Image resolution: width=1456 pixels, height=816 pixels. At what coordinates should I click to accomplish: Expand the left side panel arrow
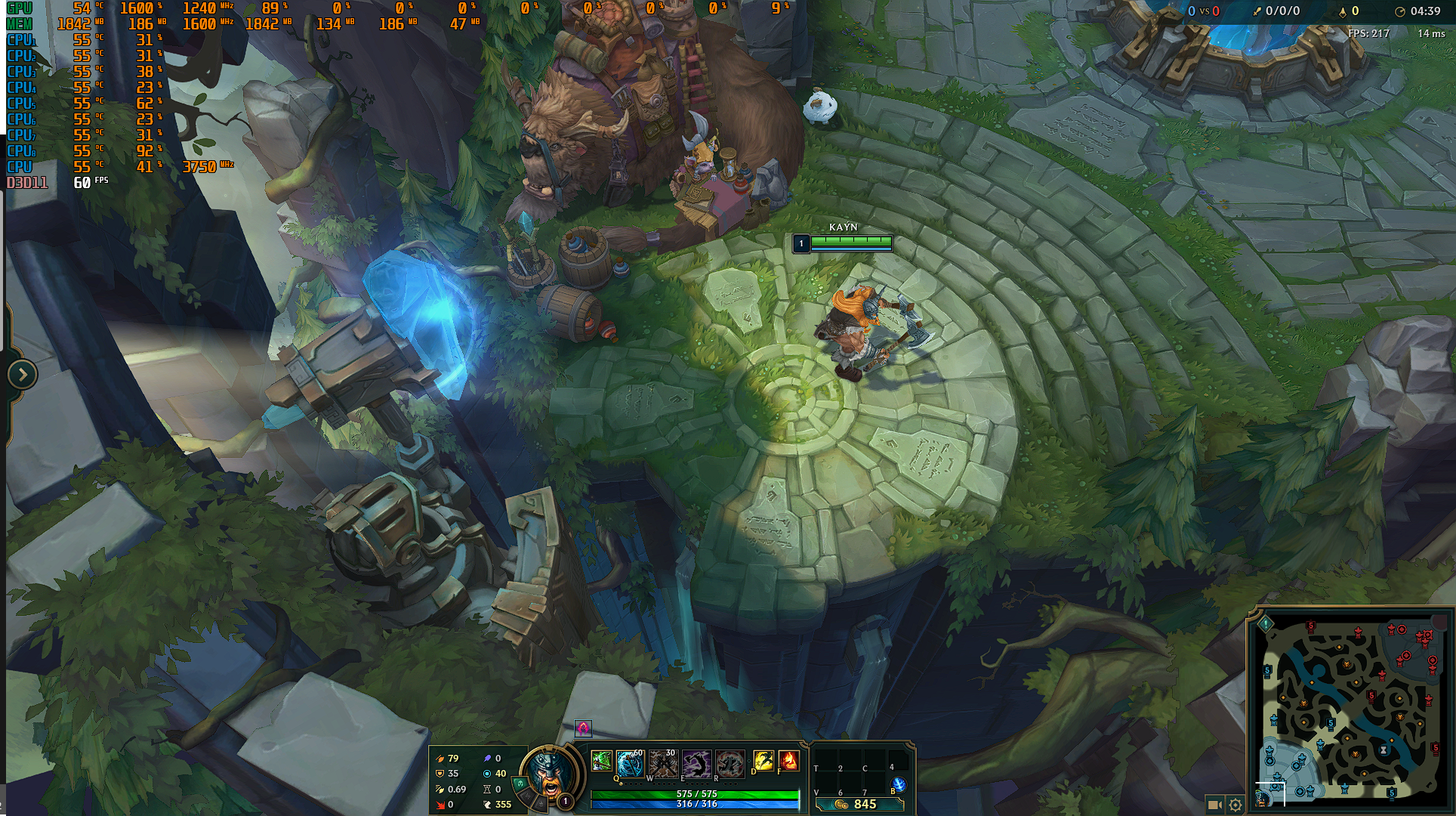point(22,374)
